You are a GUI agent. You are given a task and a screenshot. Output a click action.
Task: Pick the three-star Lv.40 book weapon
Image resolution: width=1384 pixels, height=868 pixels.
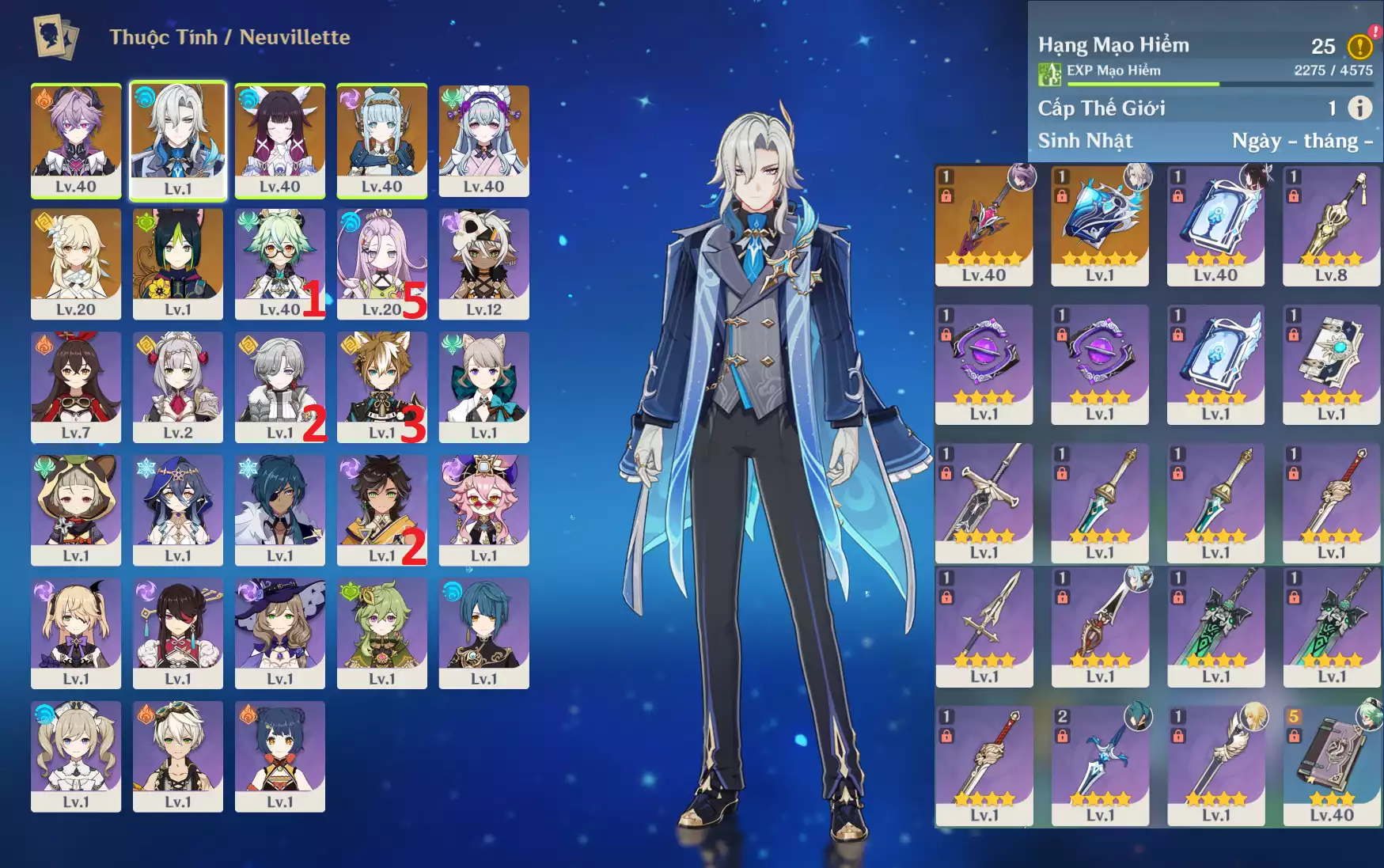[x=1331, y=766]
